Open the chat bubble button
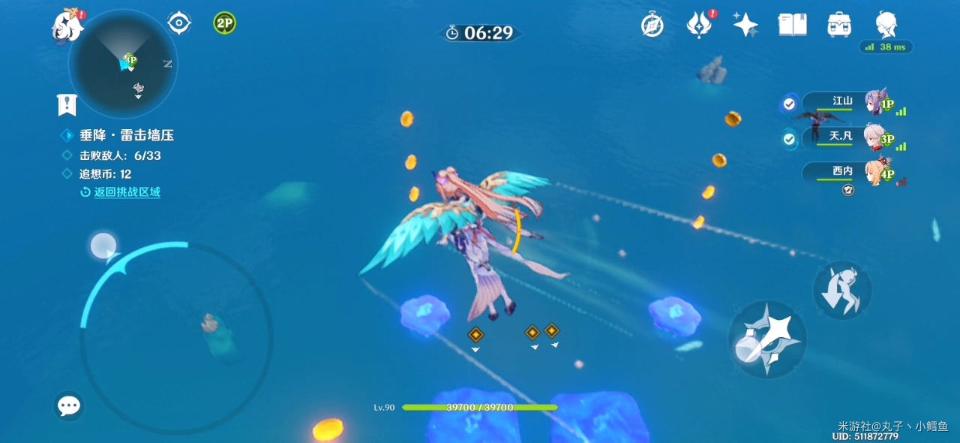960x443 pixels. (69, 405)
